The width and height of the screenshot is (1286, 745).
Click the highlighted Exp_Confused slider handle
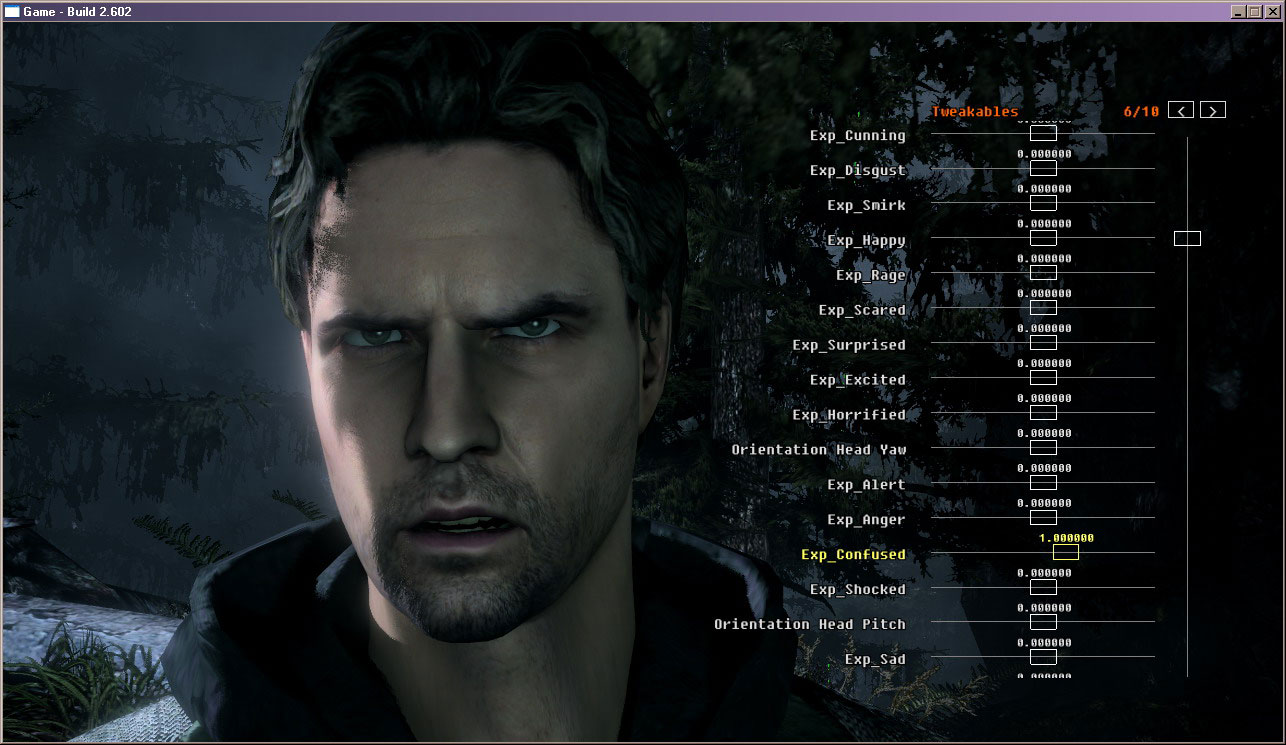tap(1066, 552)
